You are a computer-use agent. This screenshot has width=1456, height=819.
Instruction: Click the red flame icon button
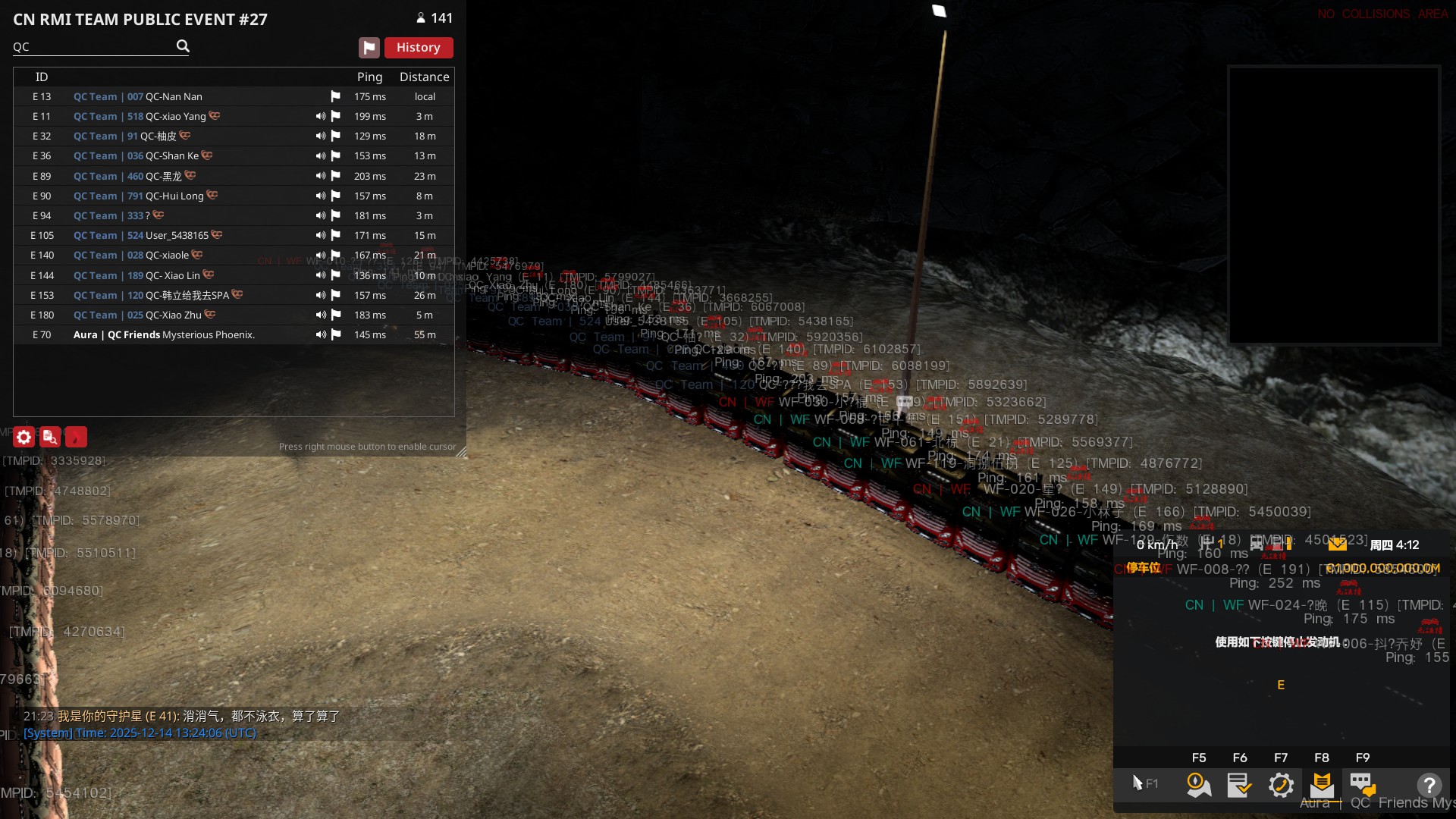(x=76, y=438)
